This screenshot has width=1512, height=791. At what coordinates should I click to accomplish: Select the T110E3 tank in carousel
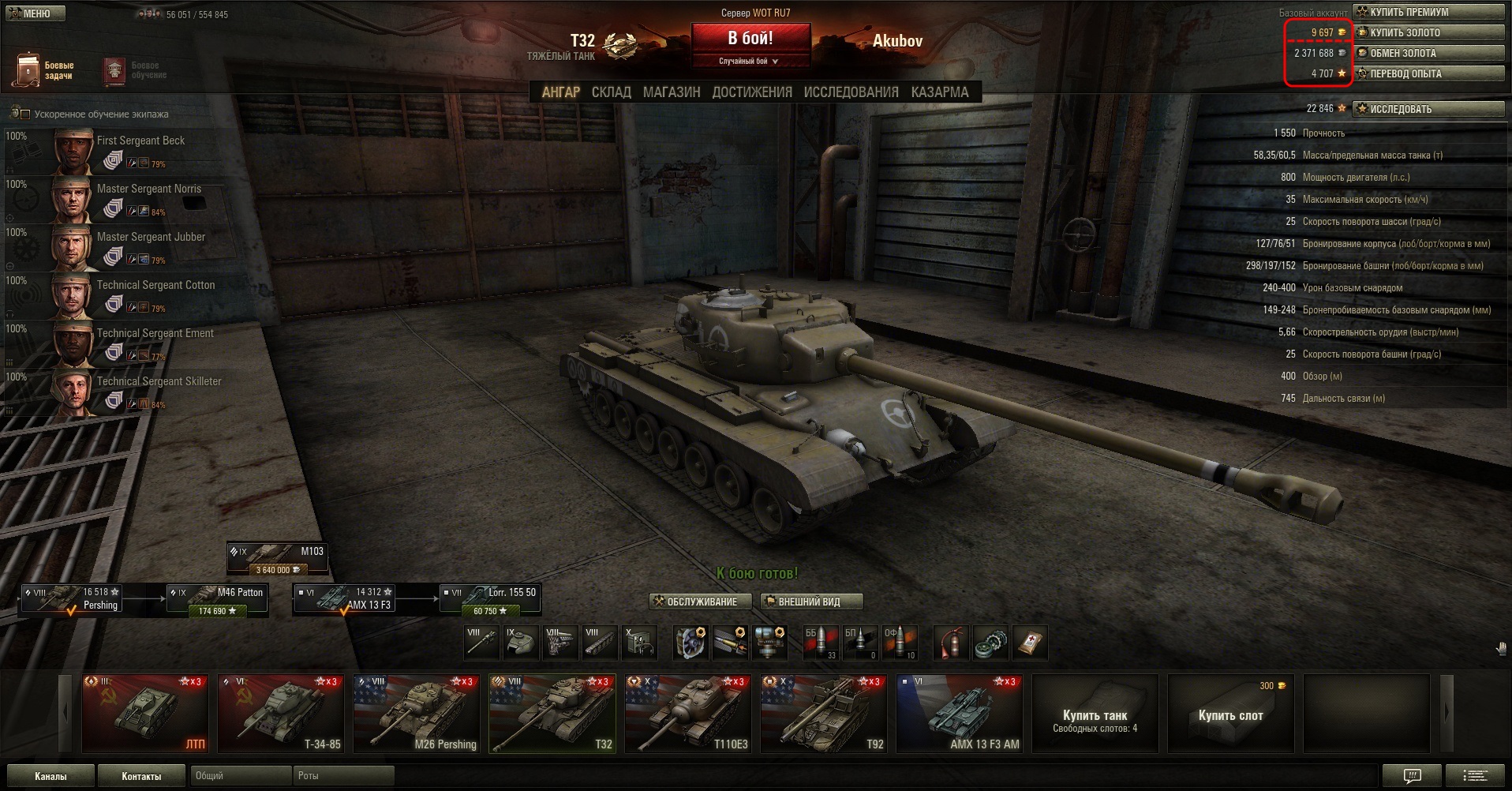click(x=687, y=714)
